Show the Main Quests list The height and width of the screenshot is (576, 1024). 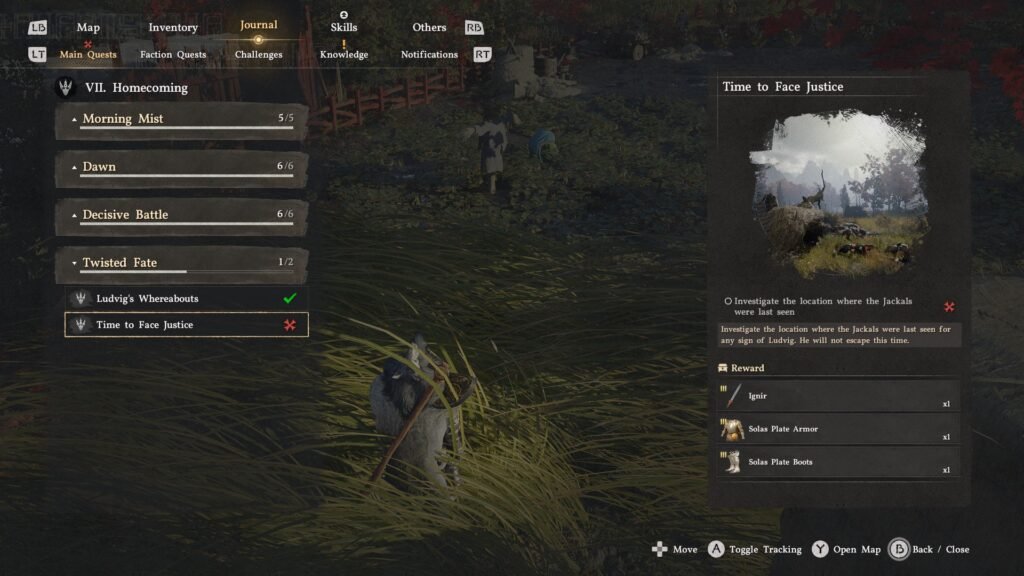(88, 55)
